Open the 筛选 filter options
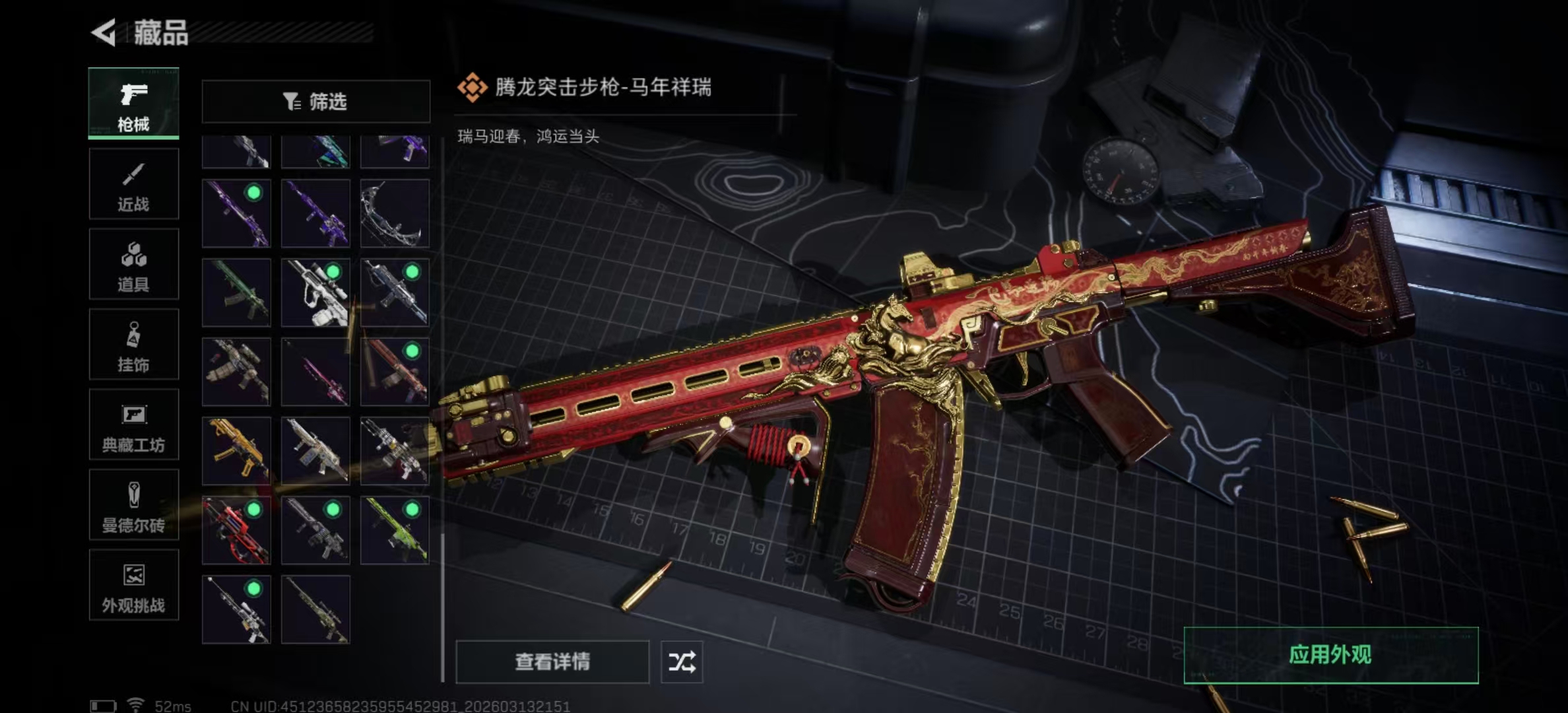1568x713 pixels. tap(315, 102)
